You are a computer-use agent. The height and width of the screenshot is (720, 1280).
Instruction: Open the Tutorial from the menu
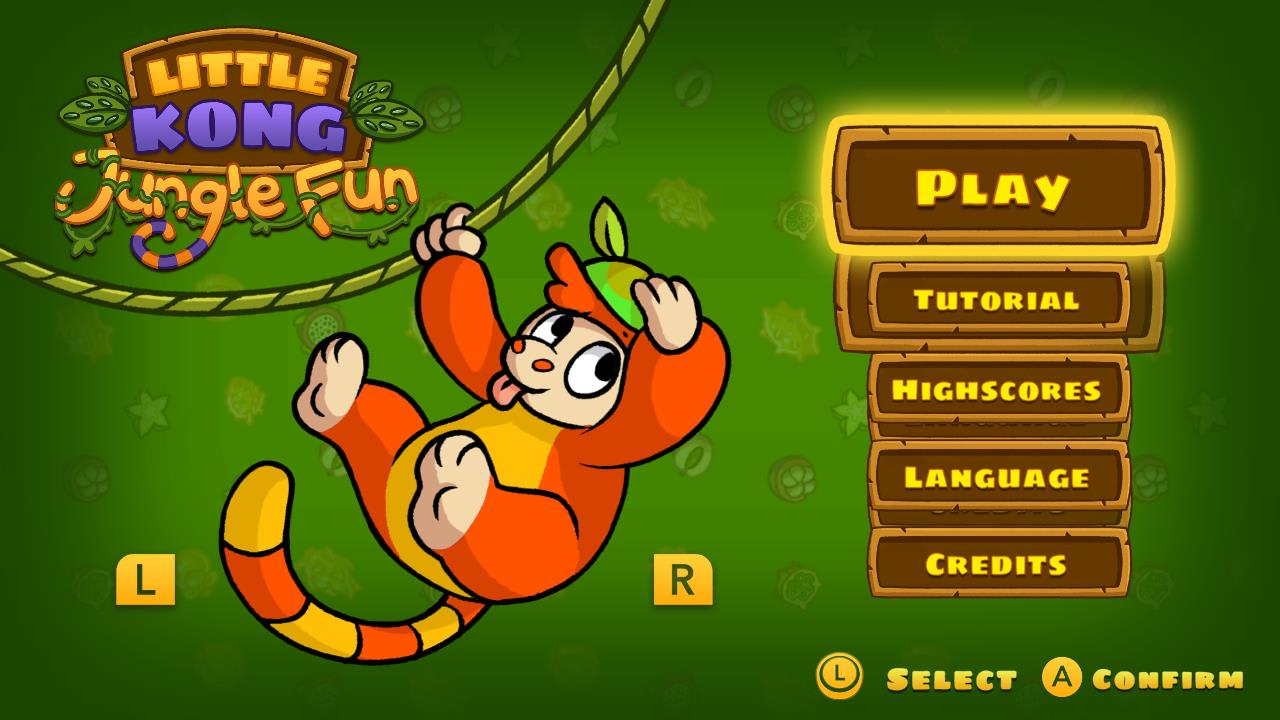pyautogui.click(x=997, y=299)
